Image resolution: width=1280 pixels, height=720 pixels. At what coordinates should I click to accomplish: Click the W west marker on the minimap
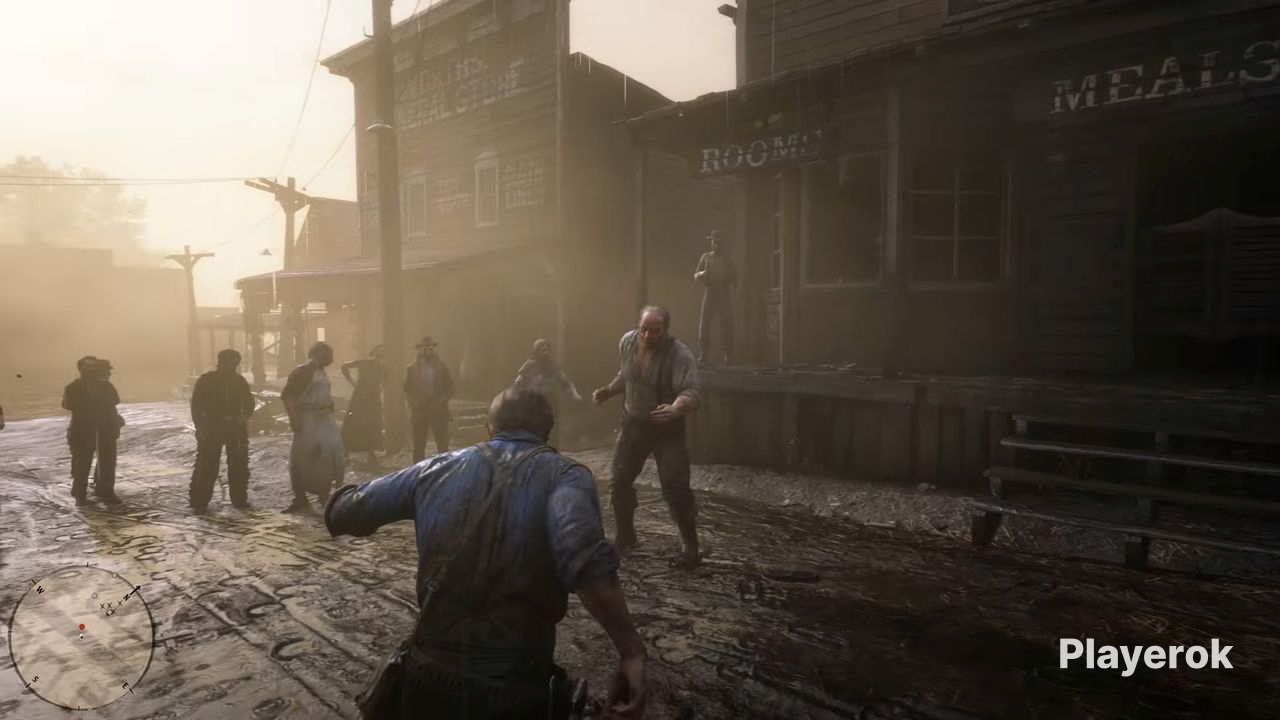40,590
